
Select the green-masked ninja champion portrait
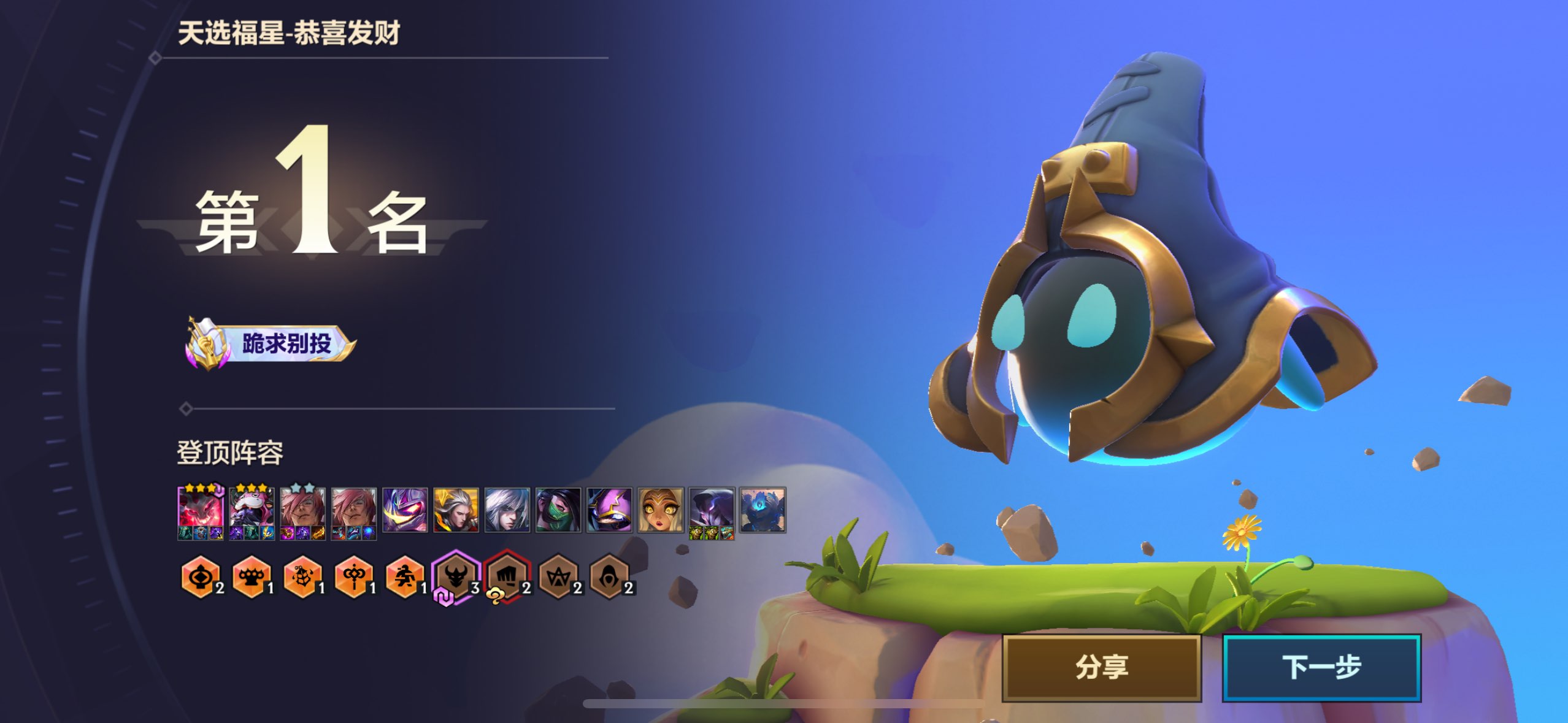click(558, 510)
